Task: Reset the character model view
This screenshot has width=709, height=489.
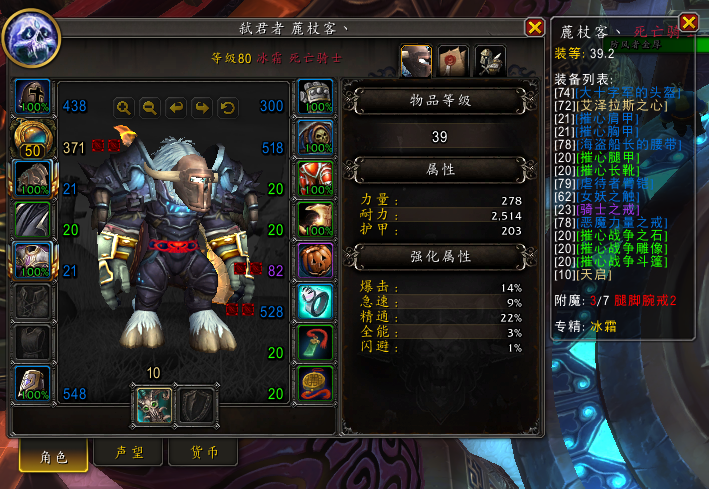Action: tap(228, 106)
